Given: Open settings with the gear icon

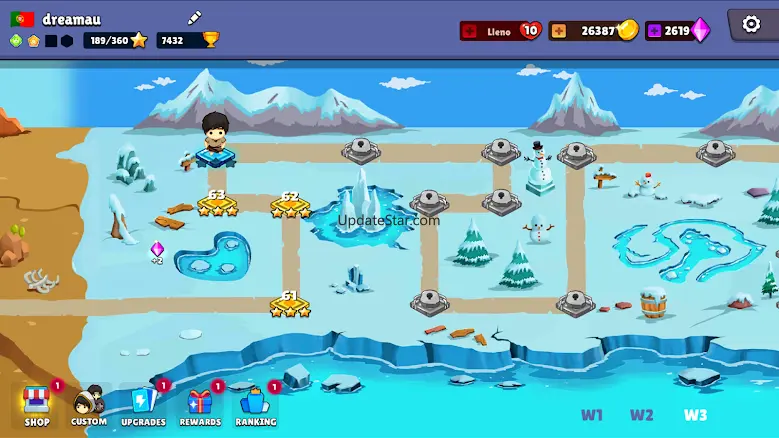Looking at the screenshot, I should (751, 25).
